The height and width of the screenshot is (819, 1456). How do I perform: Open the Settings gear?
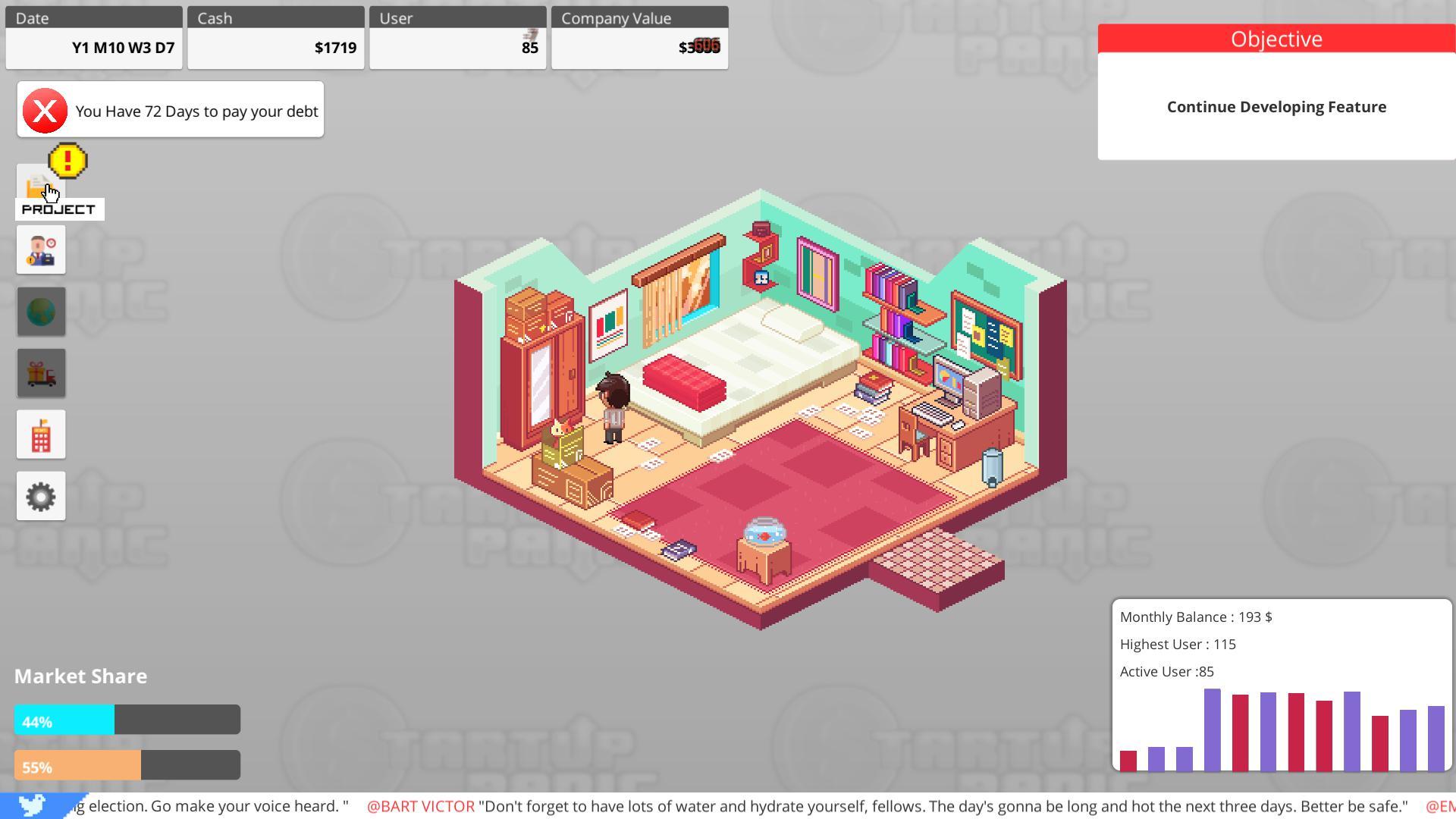point(41,495)
